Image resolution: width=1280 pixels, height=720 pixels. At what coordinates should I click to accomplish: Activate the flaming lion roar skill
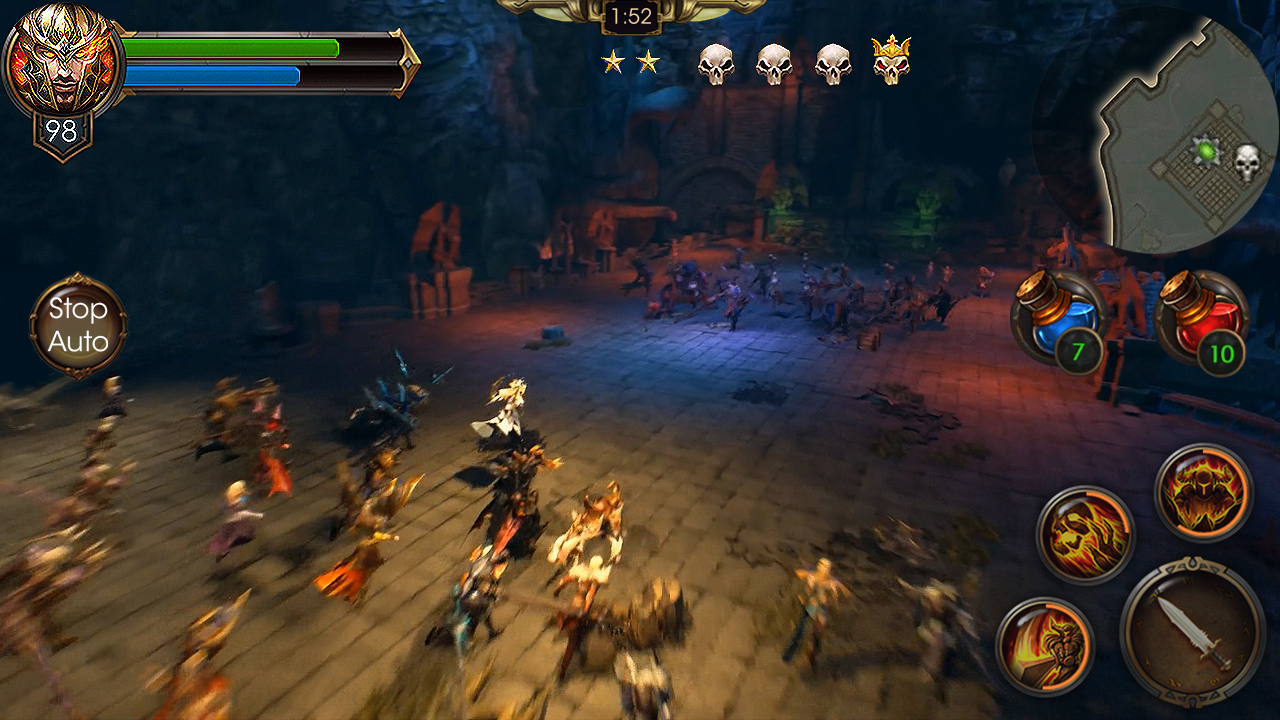pos(1085,534)
